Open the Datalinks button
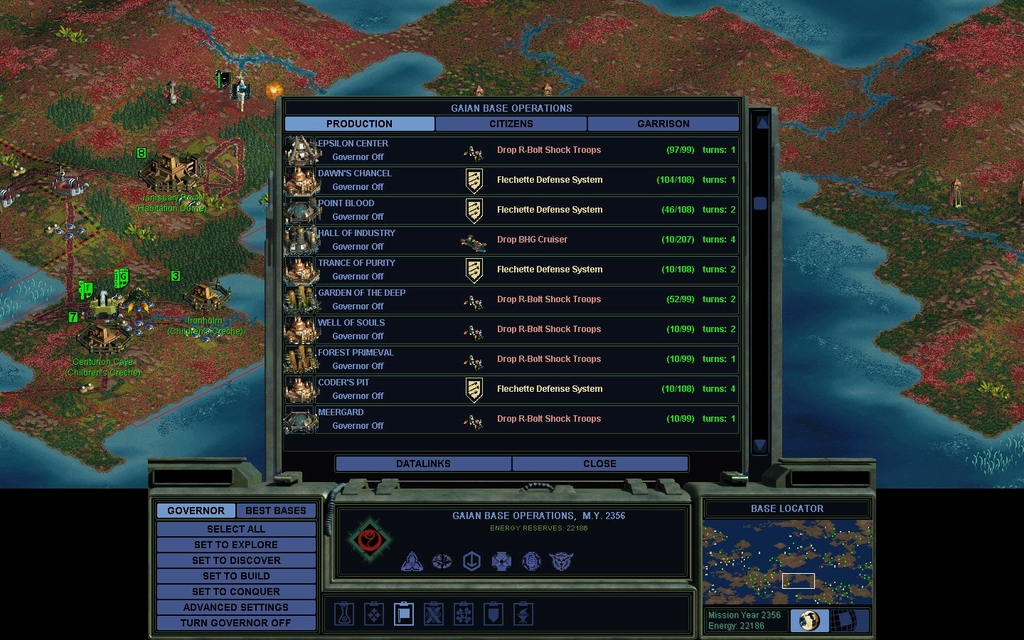 point(423,464)
